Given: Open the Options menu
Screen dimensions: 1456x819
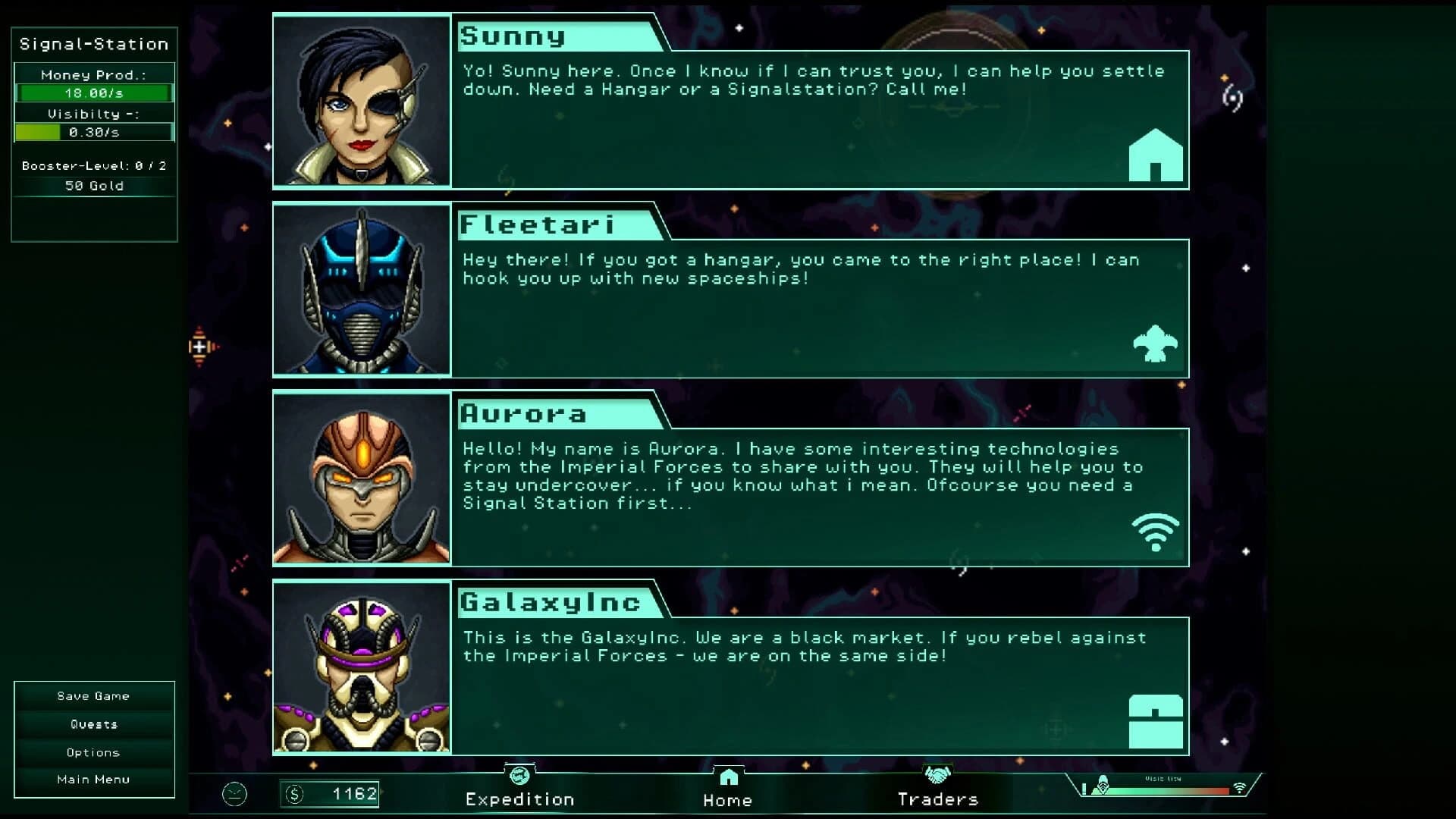Looking at the screenshot, I should [93, 752].
